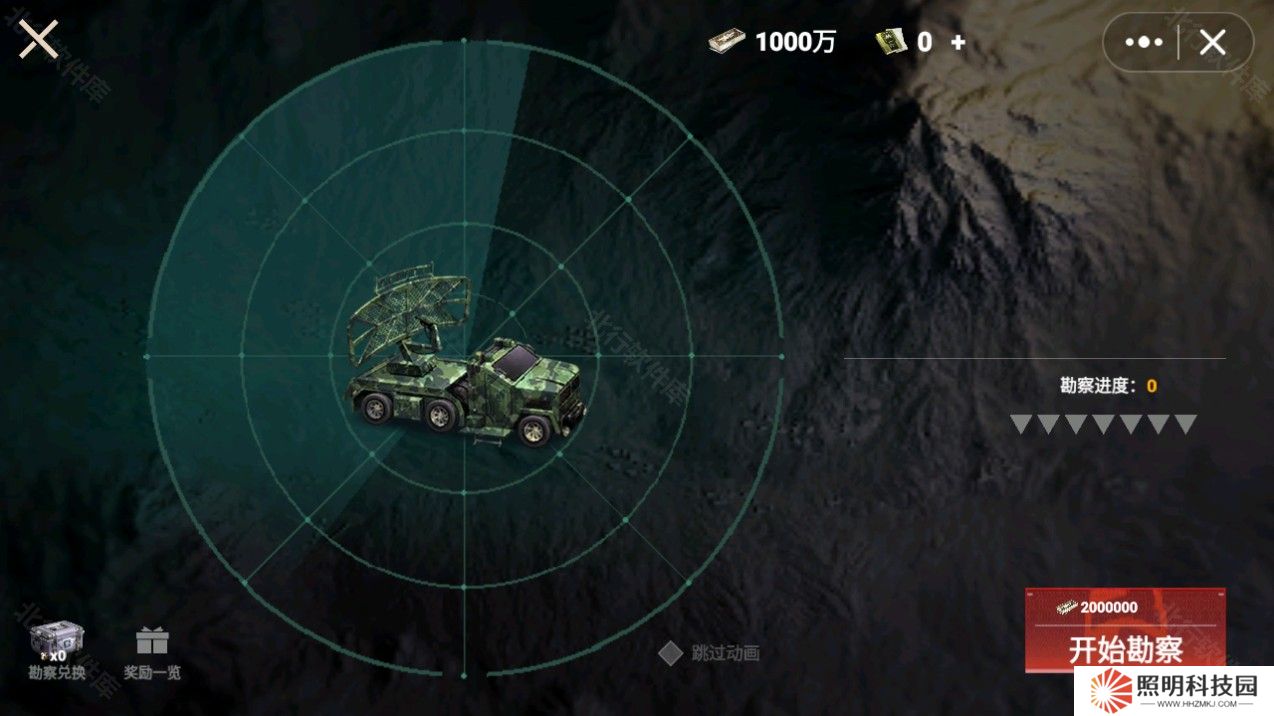This screenshot has width=1274, height=716.
Task: Toggle 跳过动画 skip animation option
Action: [x=670, y=653]
